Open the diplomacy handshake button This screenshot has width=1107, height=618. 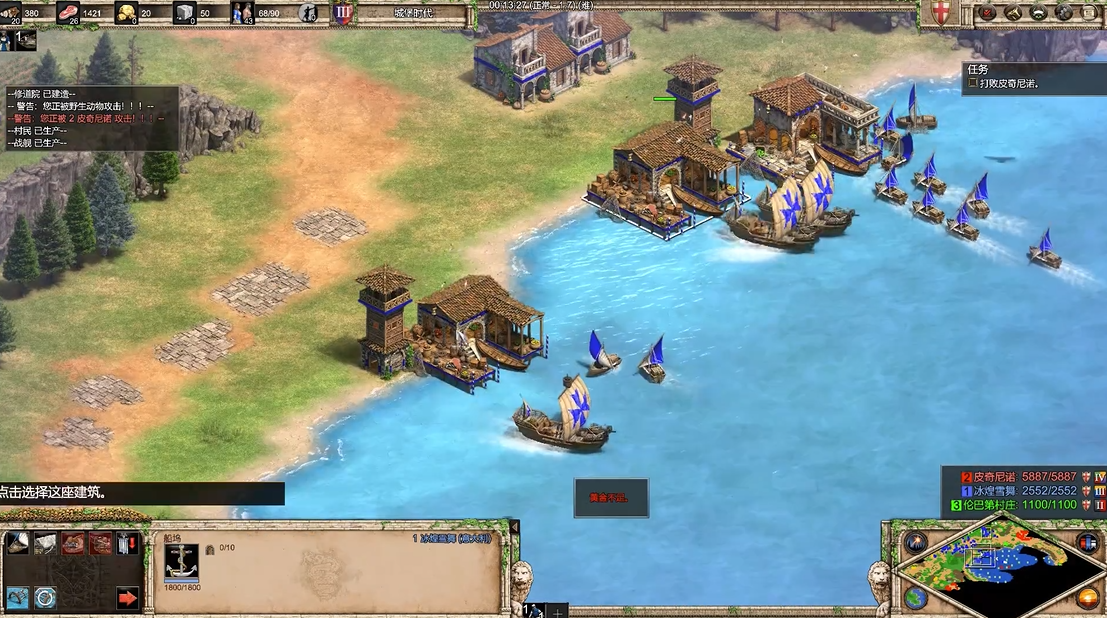pos(1038,13)
